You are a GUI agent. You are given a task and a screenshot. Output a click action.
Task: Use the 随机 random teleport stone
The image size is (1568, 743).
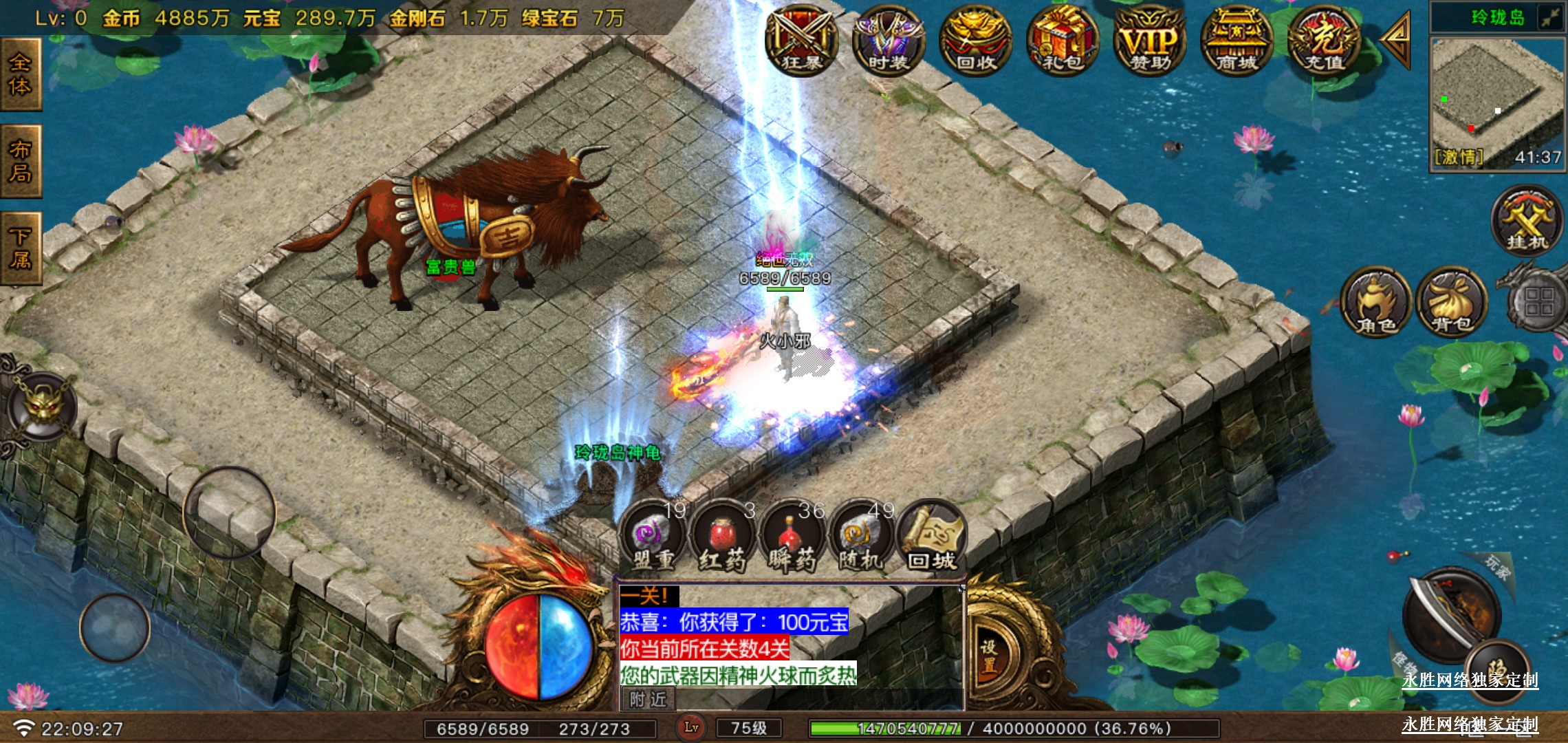pos(861,539)
